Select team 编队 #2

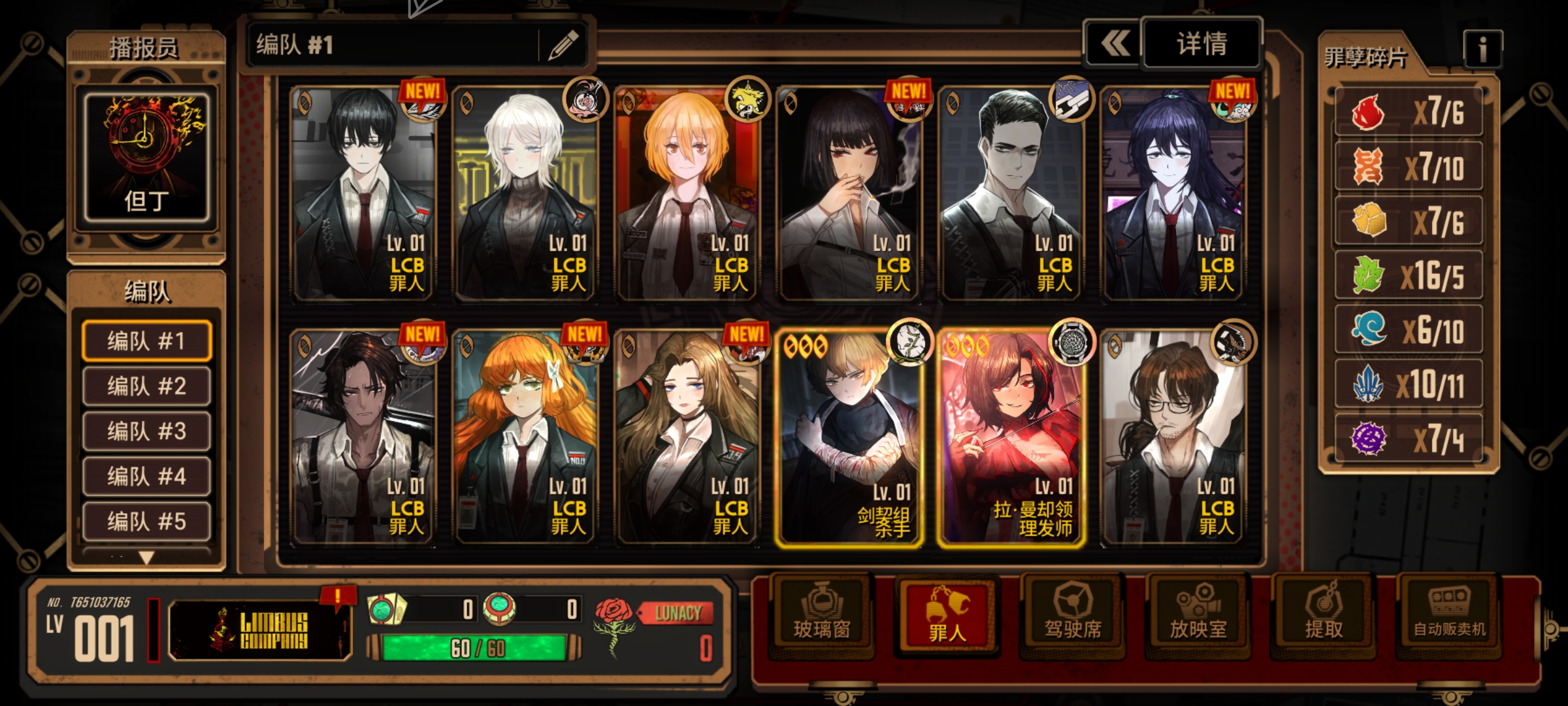tap(146, 386)
